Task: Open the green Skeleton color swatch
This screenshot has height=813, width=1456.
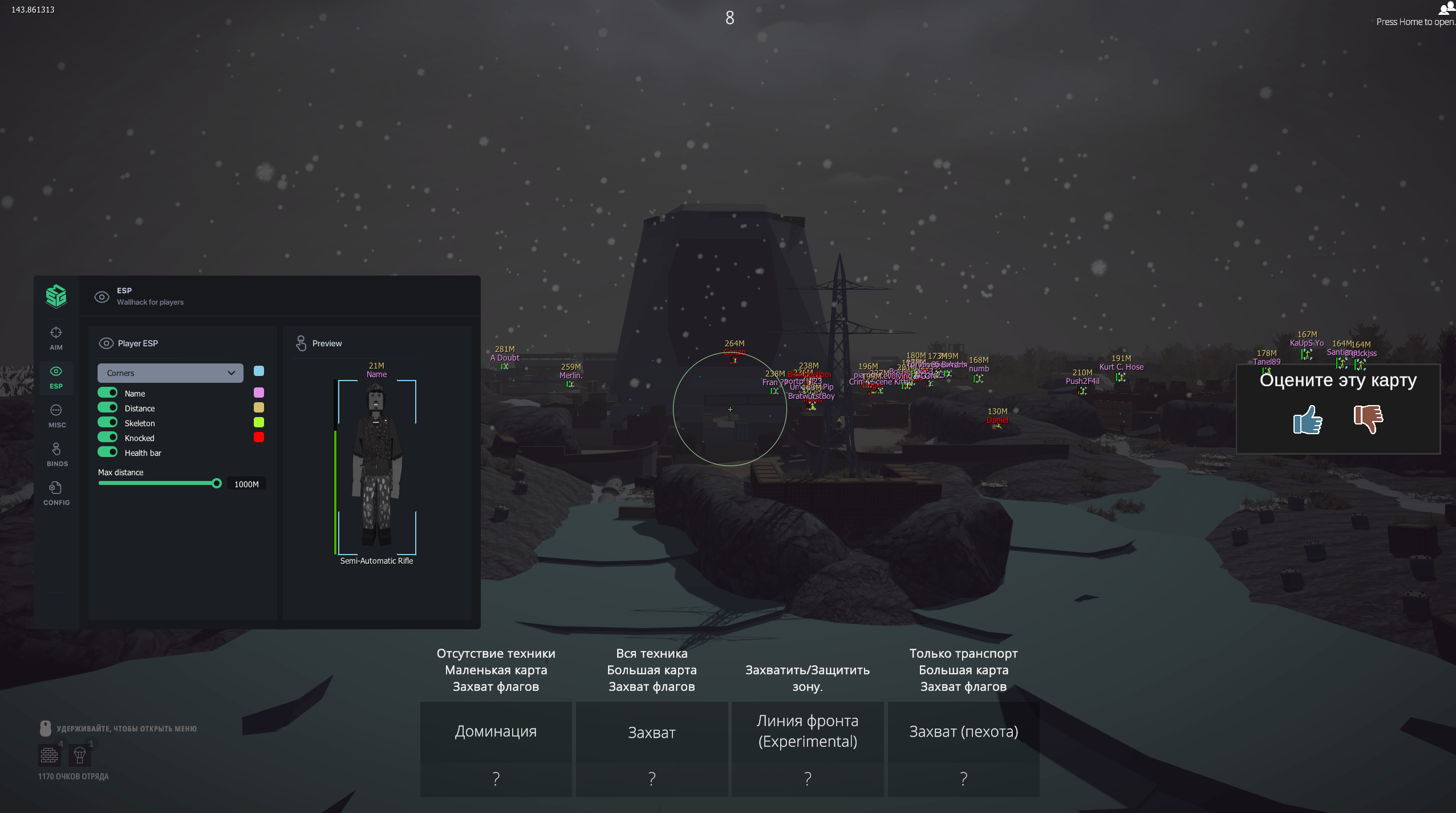Action: (259, 423)
